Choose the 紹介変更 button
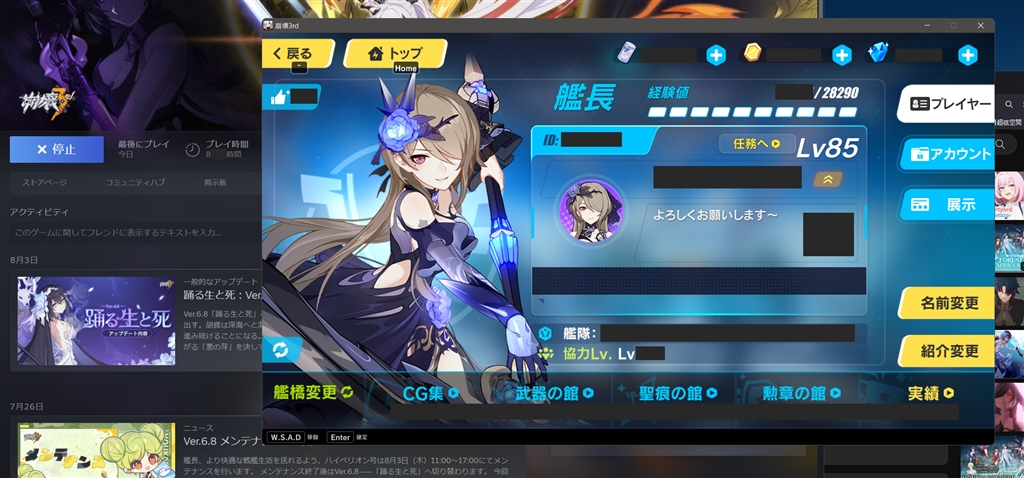Screen dimensions: 1024x478 point(946,351)
